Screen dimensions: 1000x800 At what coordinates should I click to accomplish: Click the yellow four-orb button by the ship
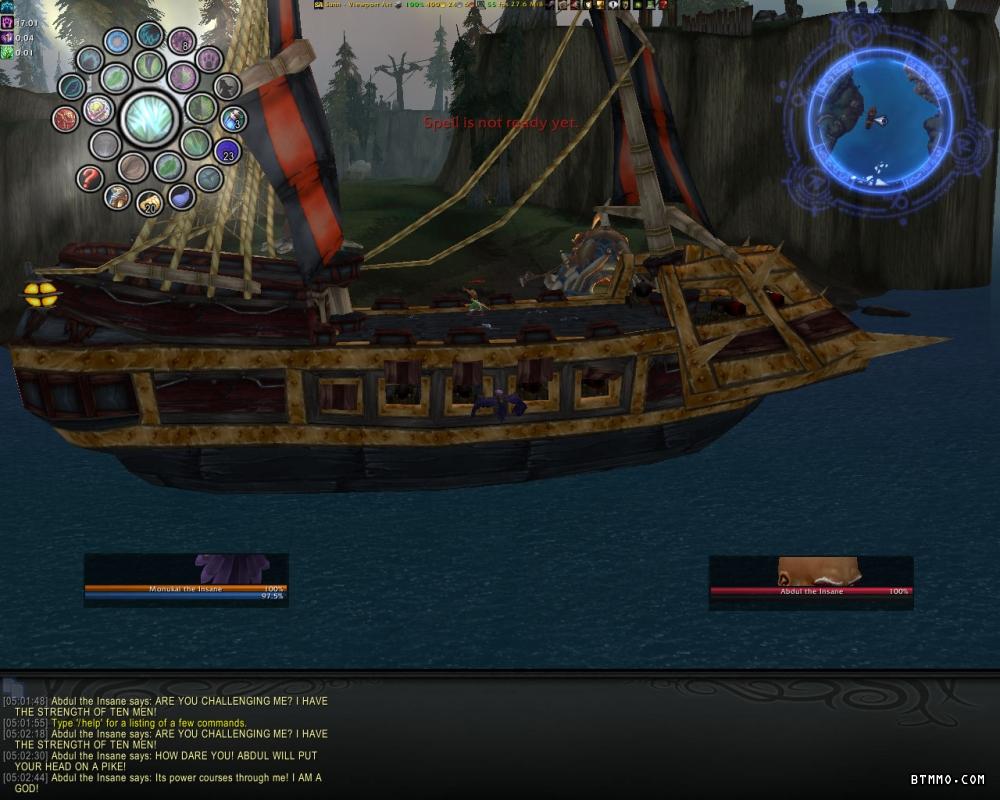[40, 294]
